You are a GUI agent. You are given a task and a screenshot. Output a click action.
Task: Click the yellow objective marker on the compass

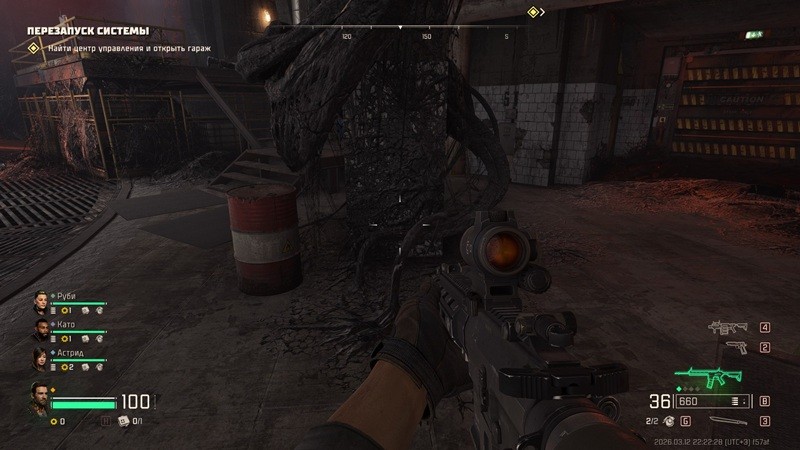coord(534,12)
